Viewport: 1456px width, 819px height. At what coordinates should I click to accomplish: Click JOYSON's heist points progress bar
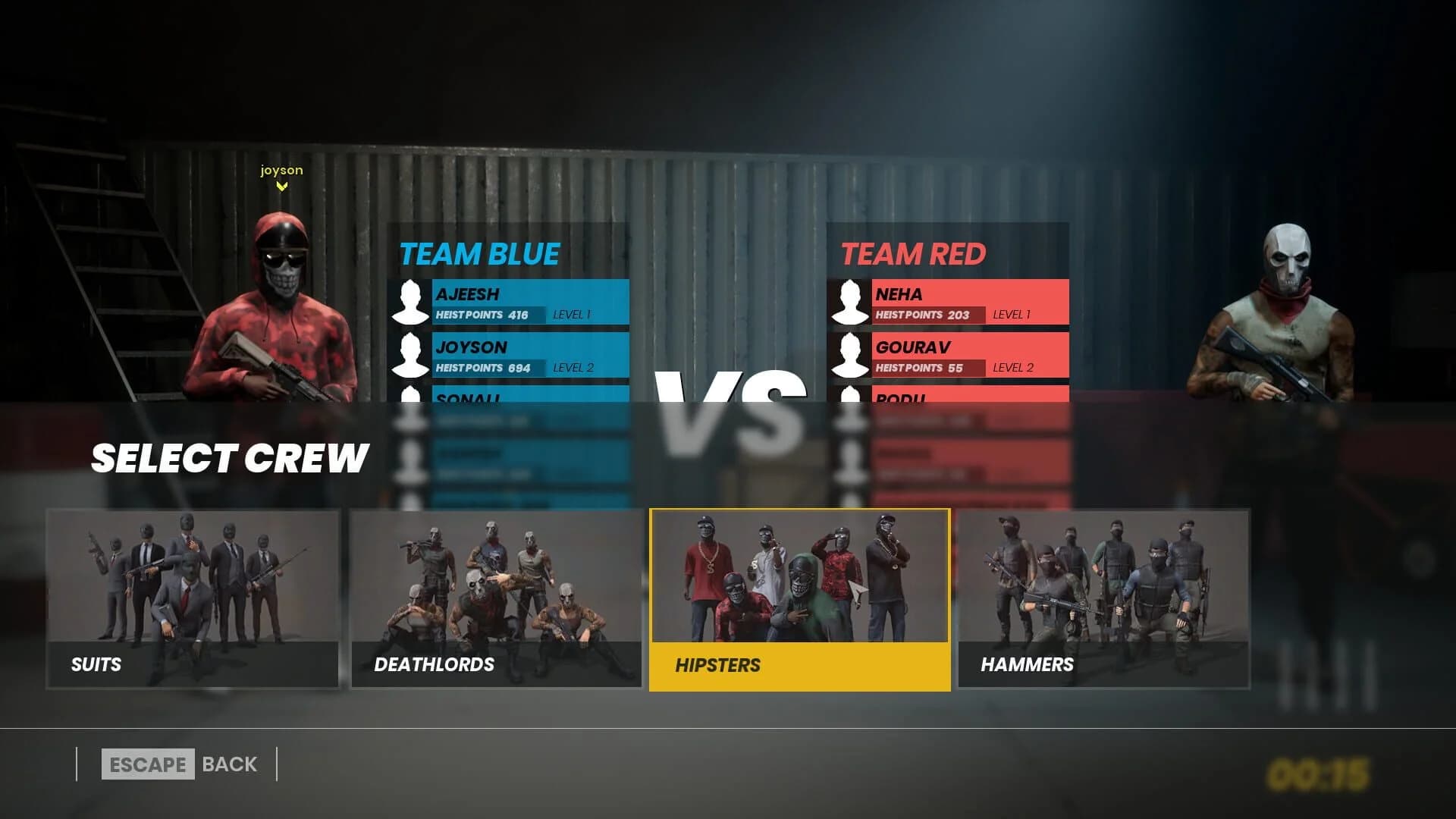coord(489,369)
